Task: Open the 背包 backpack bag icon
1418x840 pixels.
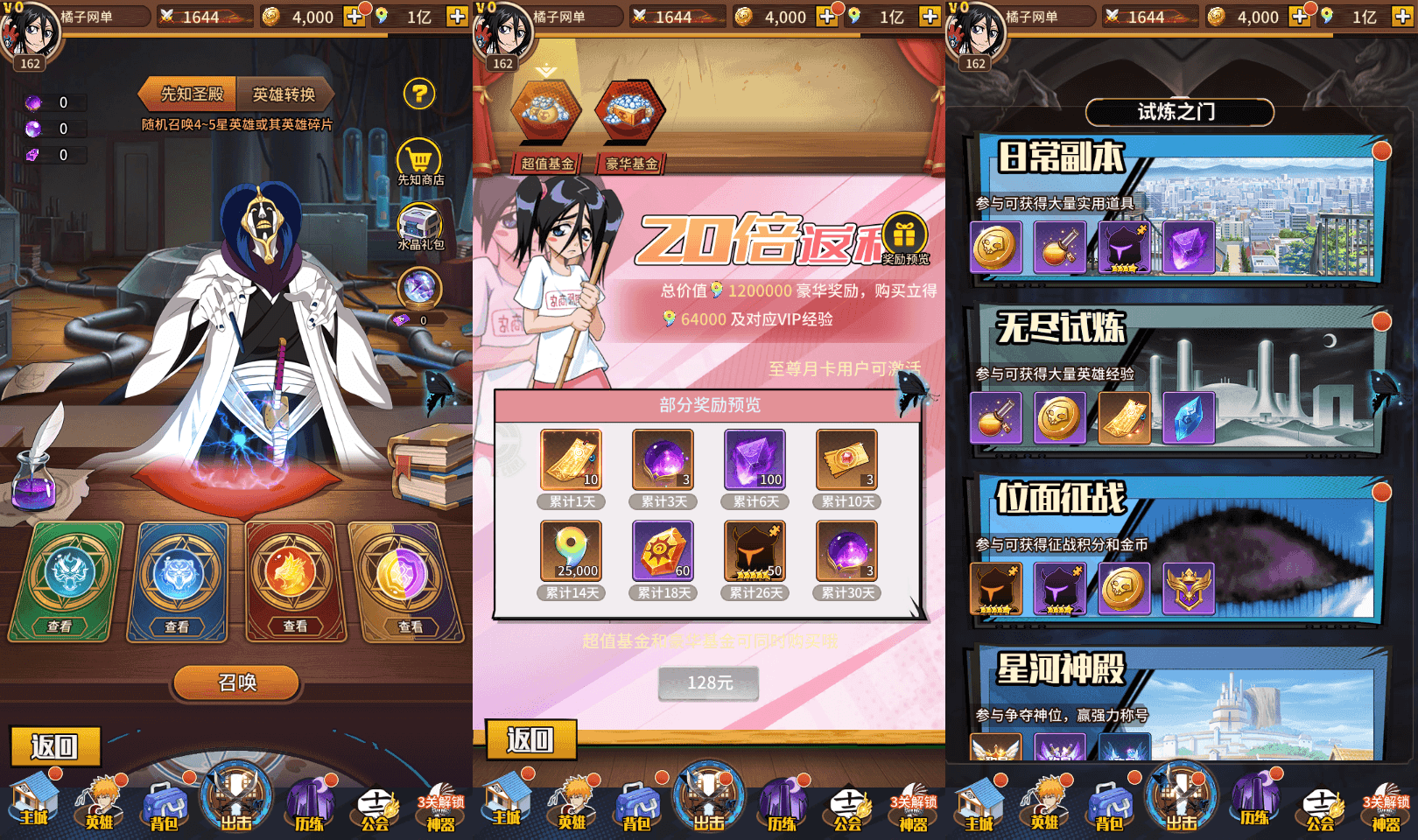Action: tap(165, 801)
